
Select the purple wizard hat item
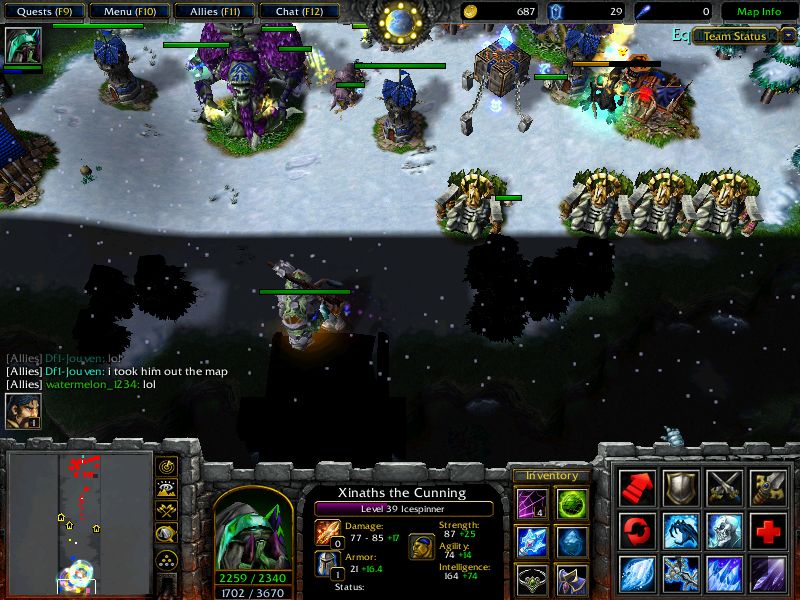571,580
